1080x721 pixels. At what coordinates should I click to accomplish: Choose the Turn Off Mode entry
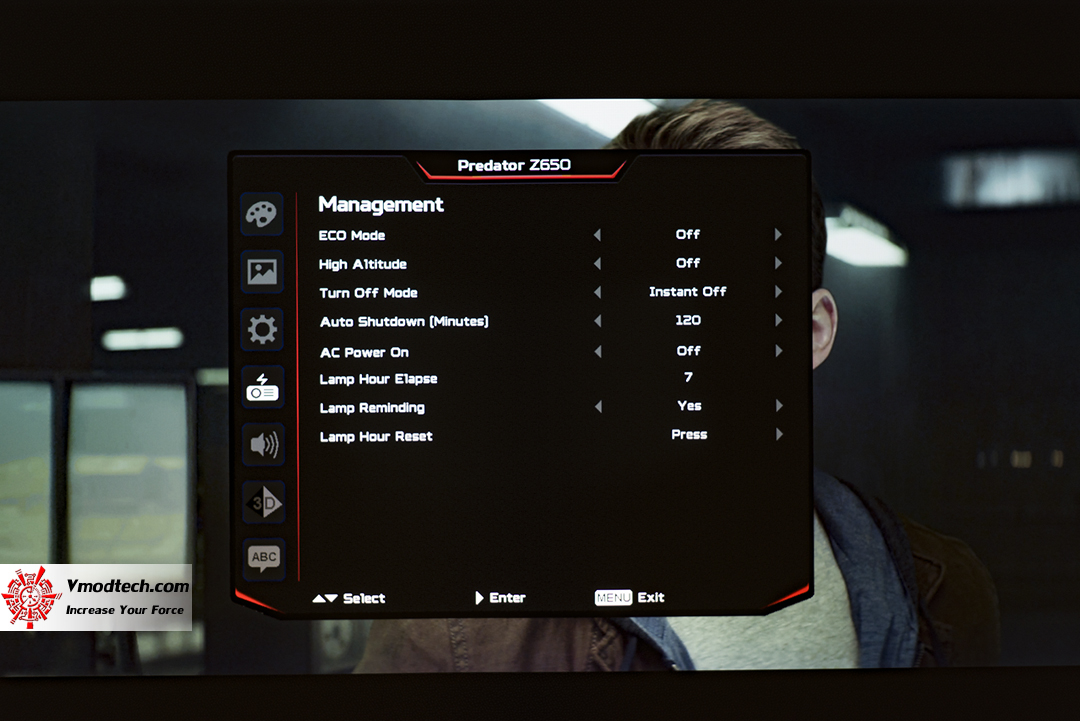pyautogui.click(x=368, y=293)
